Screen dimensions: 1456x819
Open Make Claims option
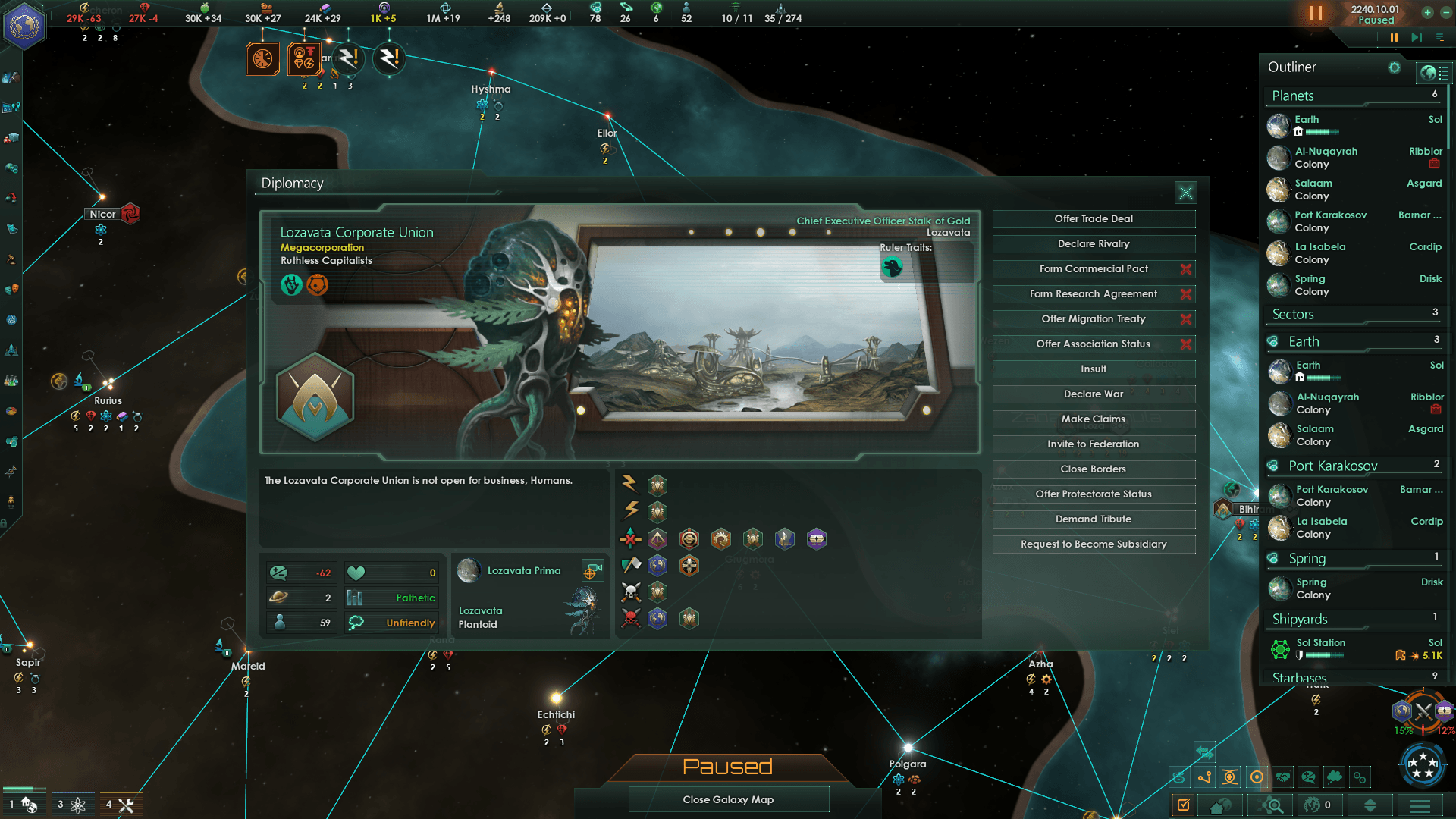[1094, 419]
